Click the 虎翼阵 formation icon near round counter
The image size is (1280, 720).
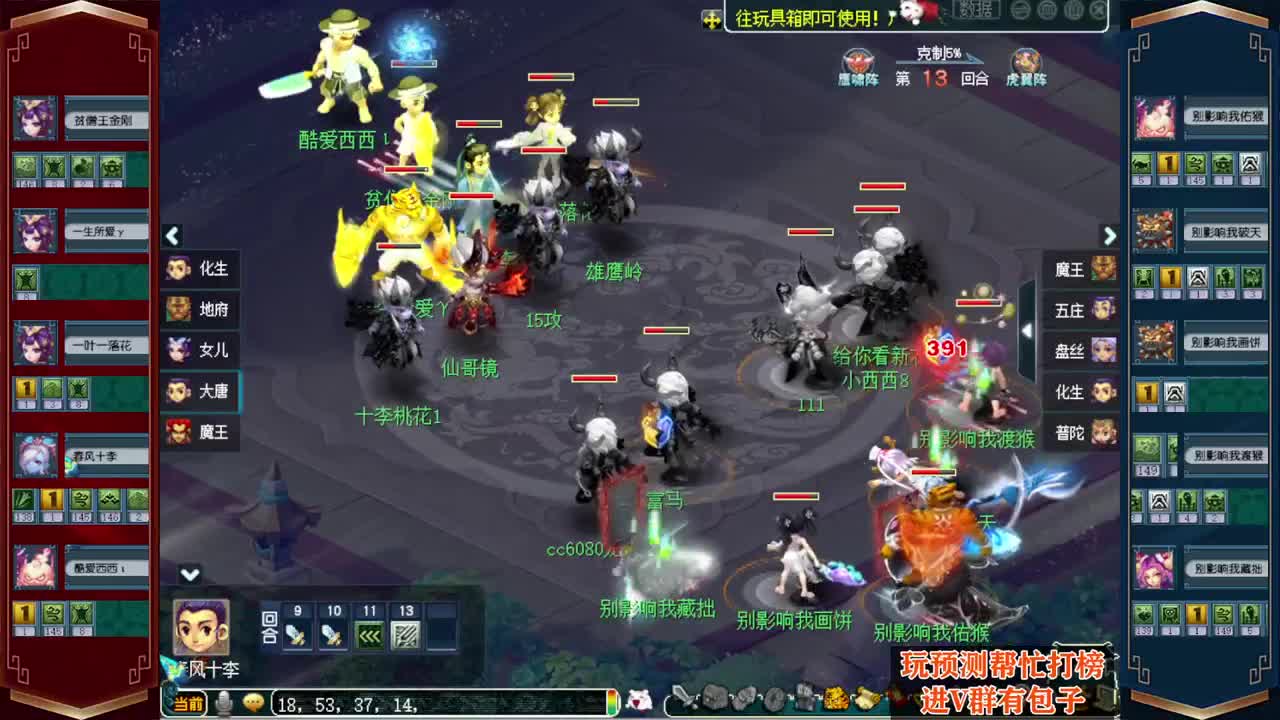click(x=1026, y=60)
